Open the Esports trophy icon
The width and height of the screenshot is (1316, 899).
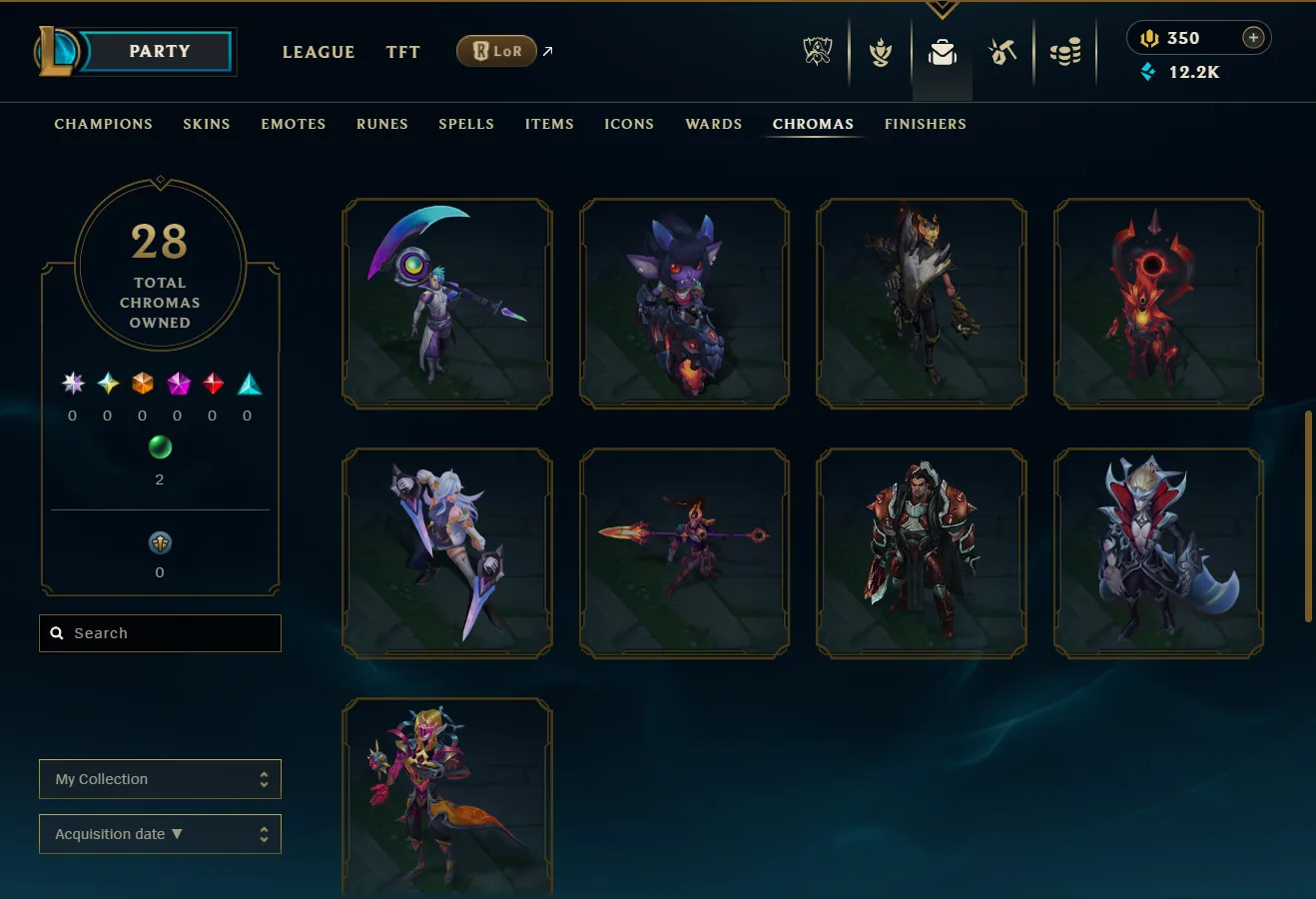coord(817,51)
